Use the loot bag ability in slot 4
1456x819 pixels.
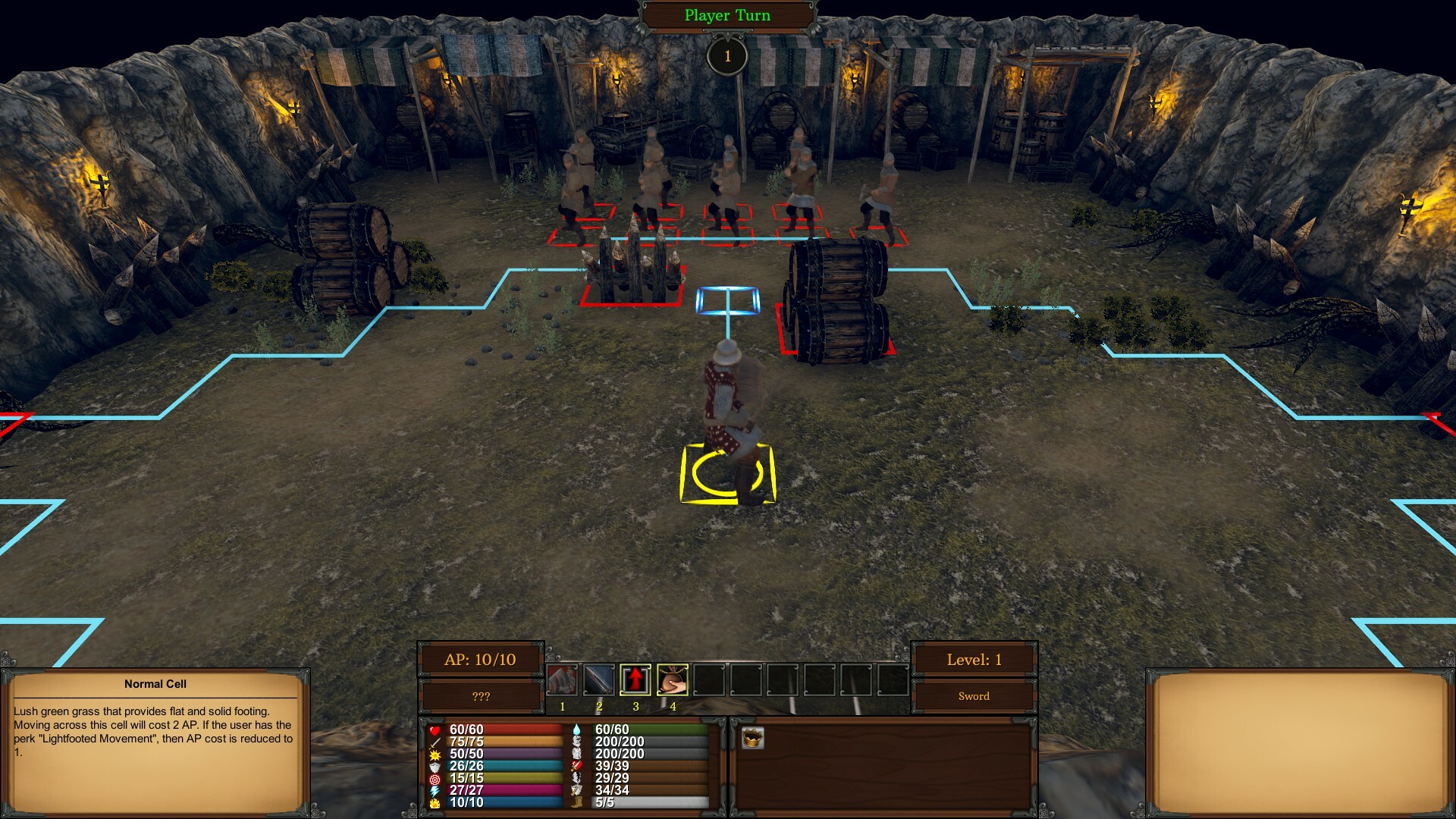coord(673,679)
